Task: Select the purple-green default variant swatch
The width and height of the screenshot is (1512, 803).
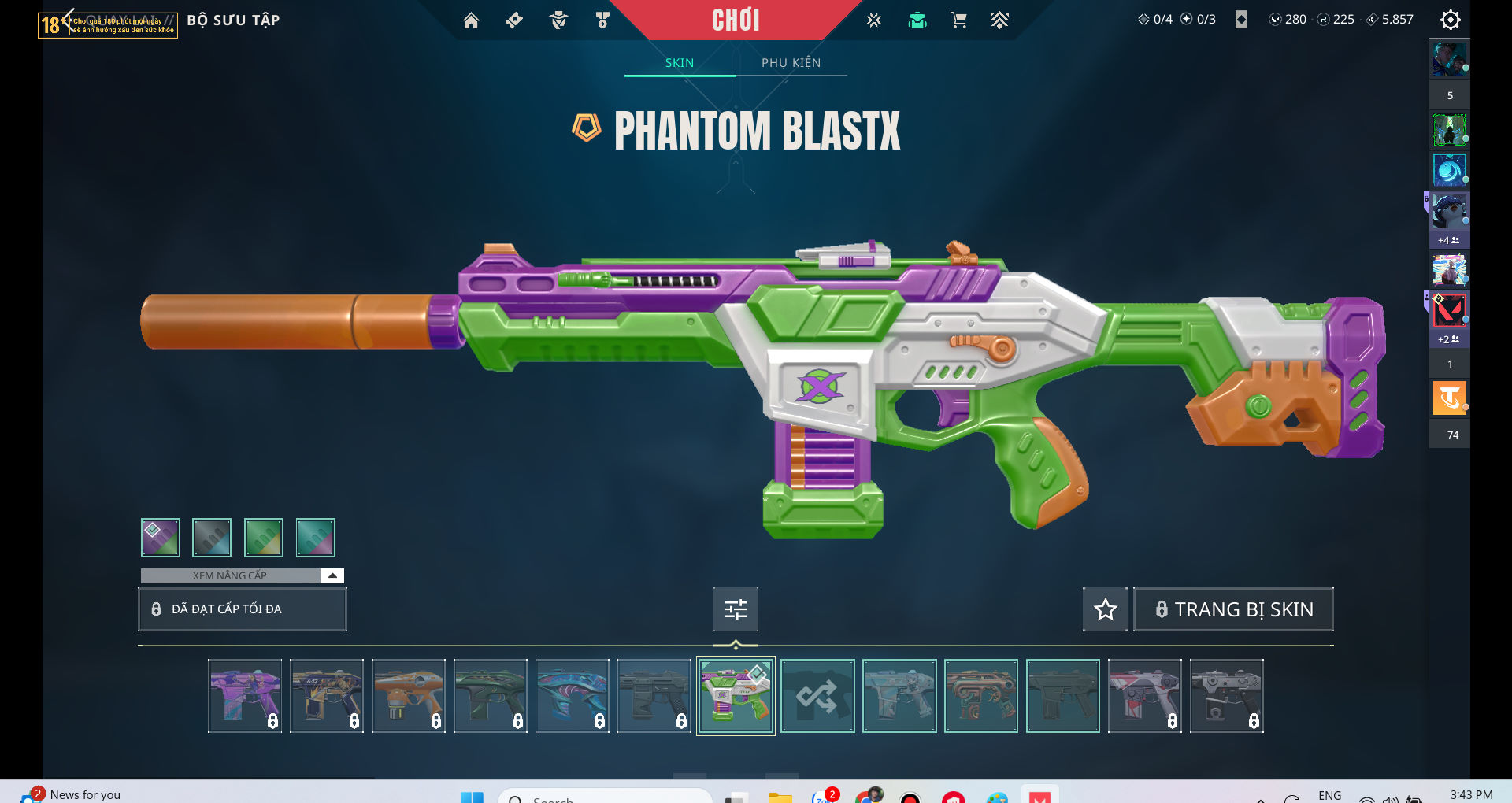Action: tap(161, 538)
